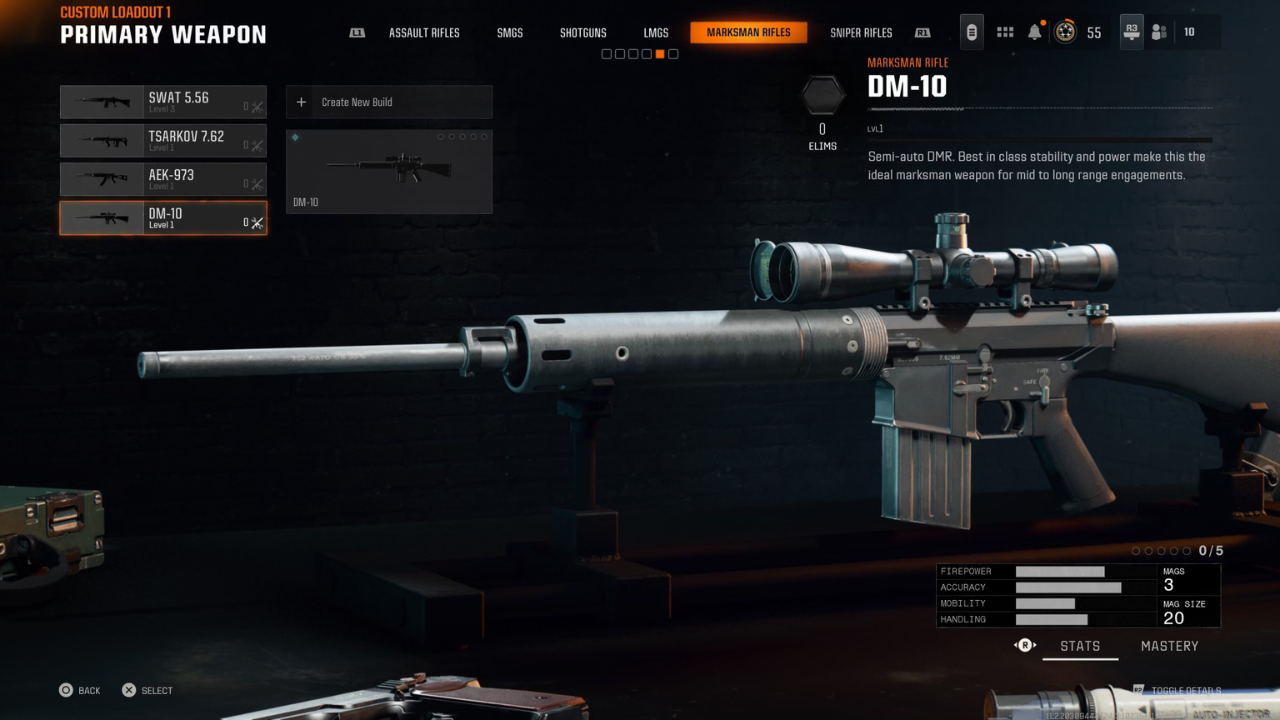Viewport: 1280px width, 720px height.
Task: Open the SMGs weapon category
Action: [x=510, y=33]
